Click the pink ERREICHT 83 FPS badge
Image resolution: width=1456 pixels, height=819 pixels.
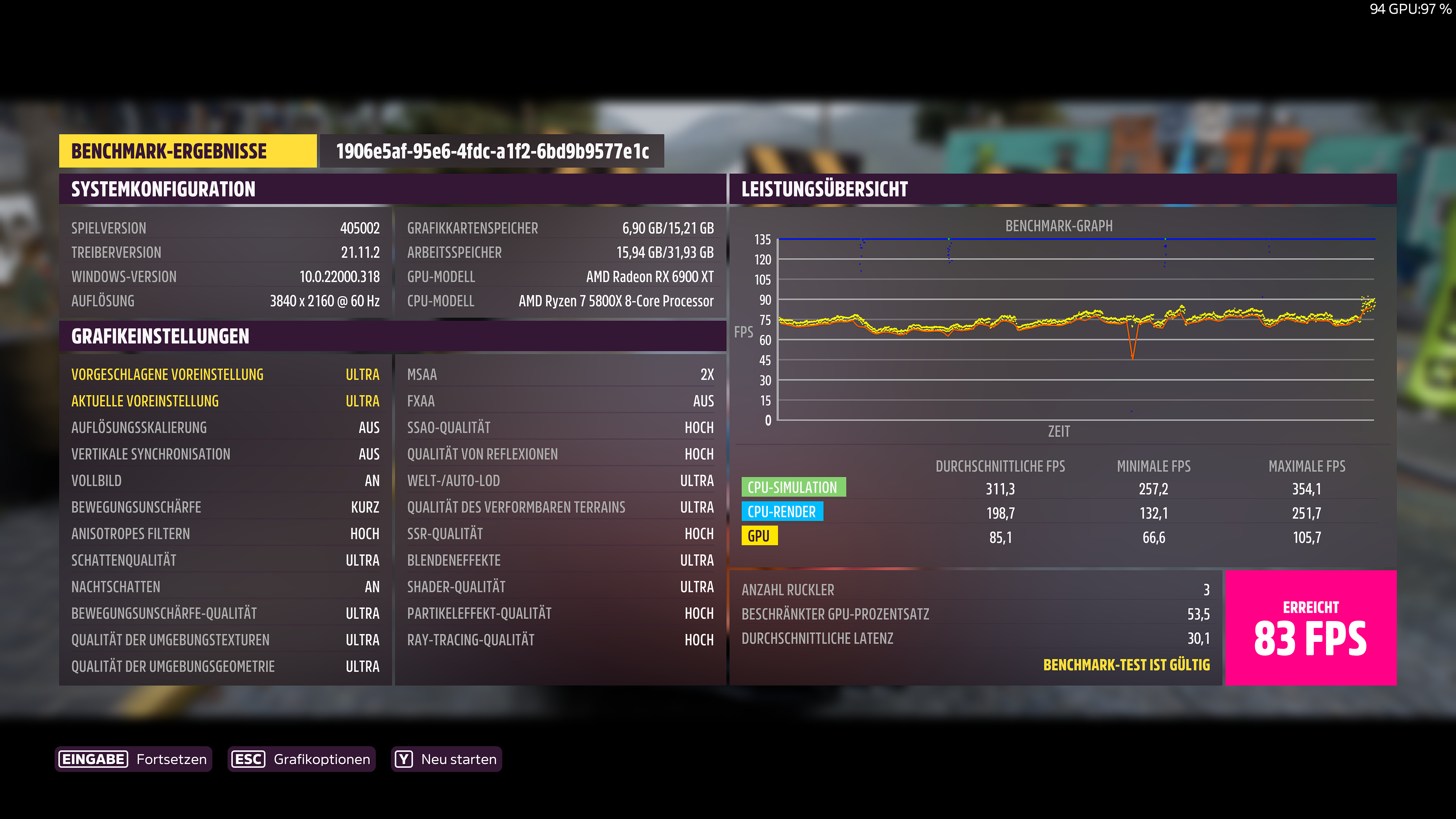(x=1311, y=628)
